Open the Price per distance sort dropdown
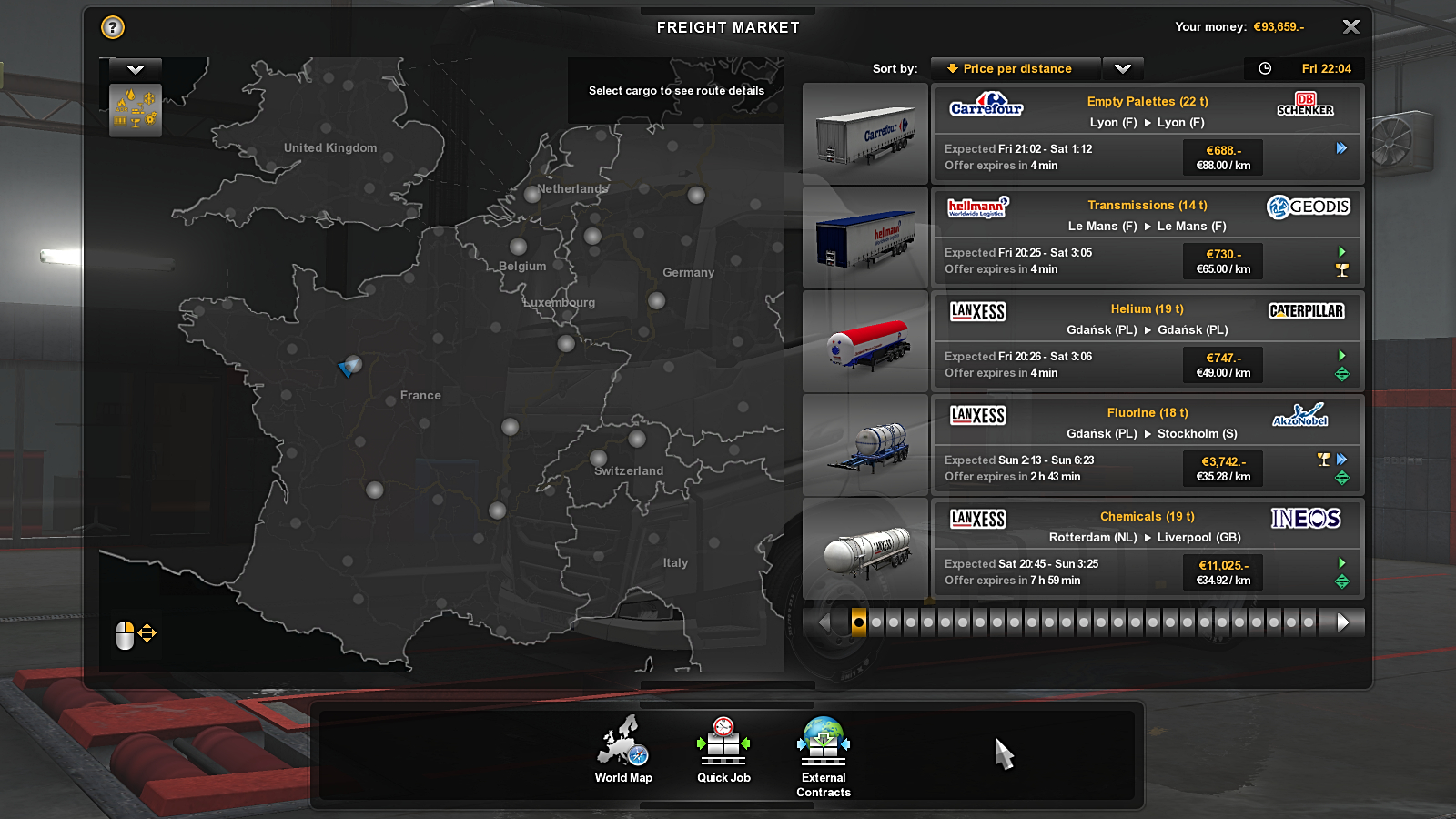1456x819 pixels. [x=1016, y=68]
